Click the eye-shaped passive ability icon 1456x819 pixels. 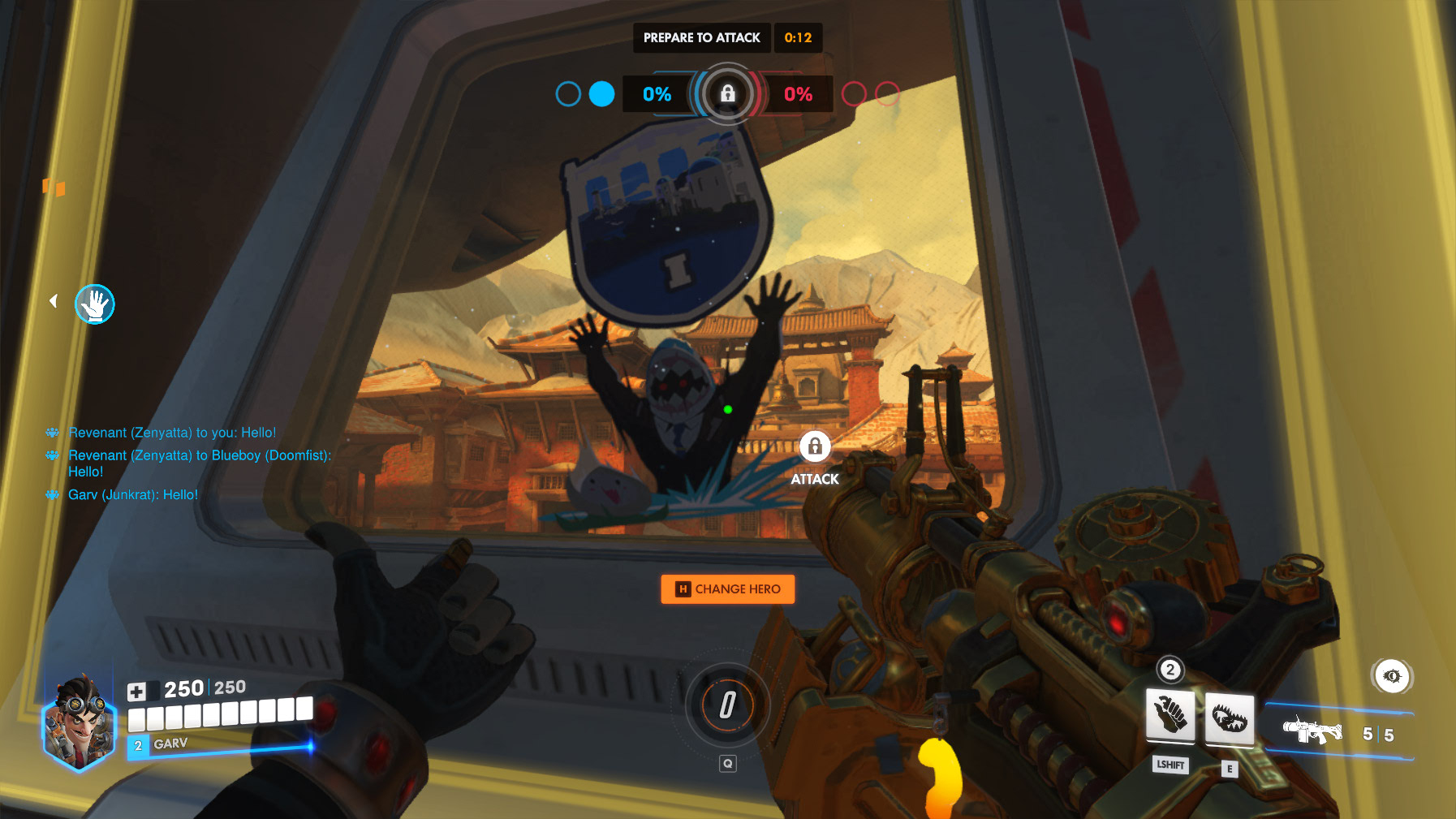(x=1392, y=676)
